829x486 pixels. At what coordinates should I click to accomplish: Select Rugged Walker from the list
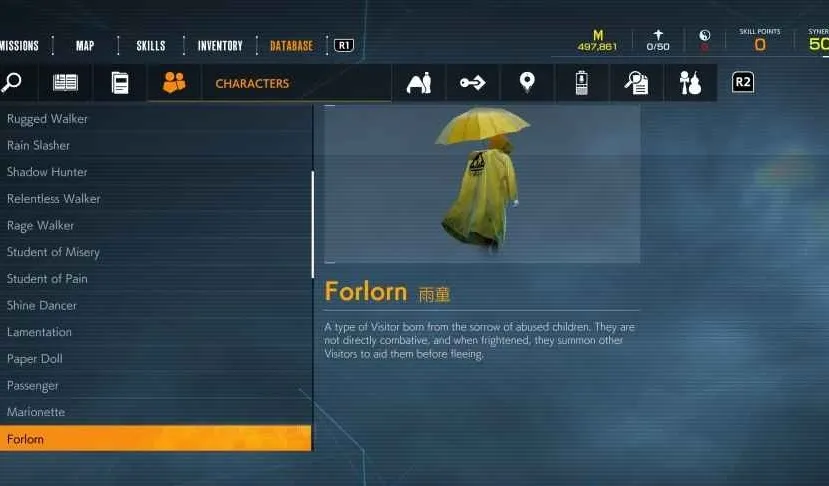coord(47,119)
